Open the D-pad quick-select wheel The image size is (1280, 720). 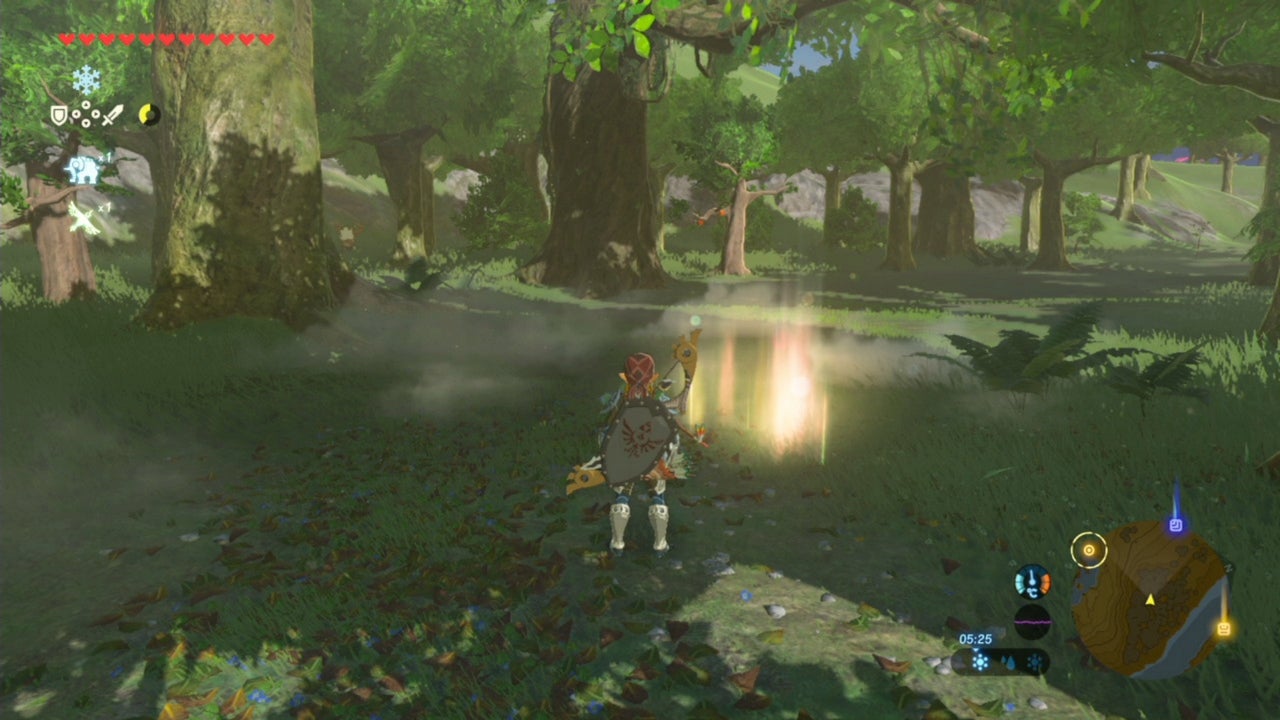86,114
